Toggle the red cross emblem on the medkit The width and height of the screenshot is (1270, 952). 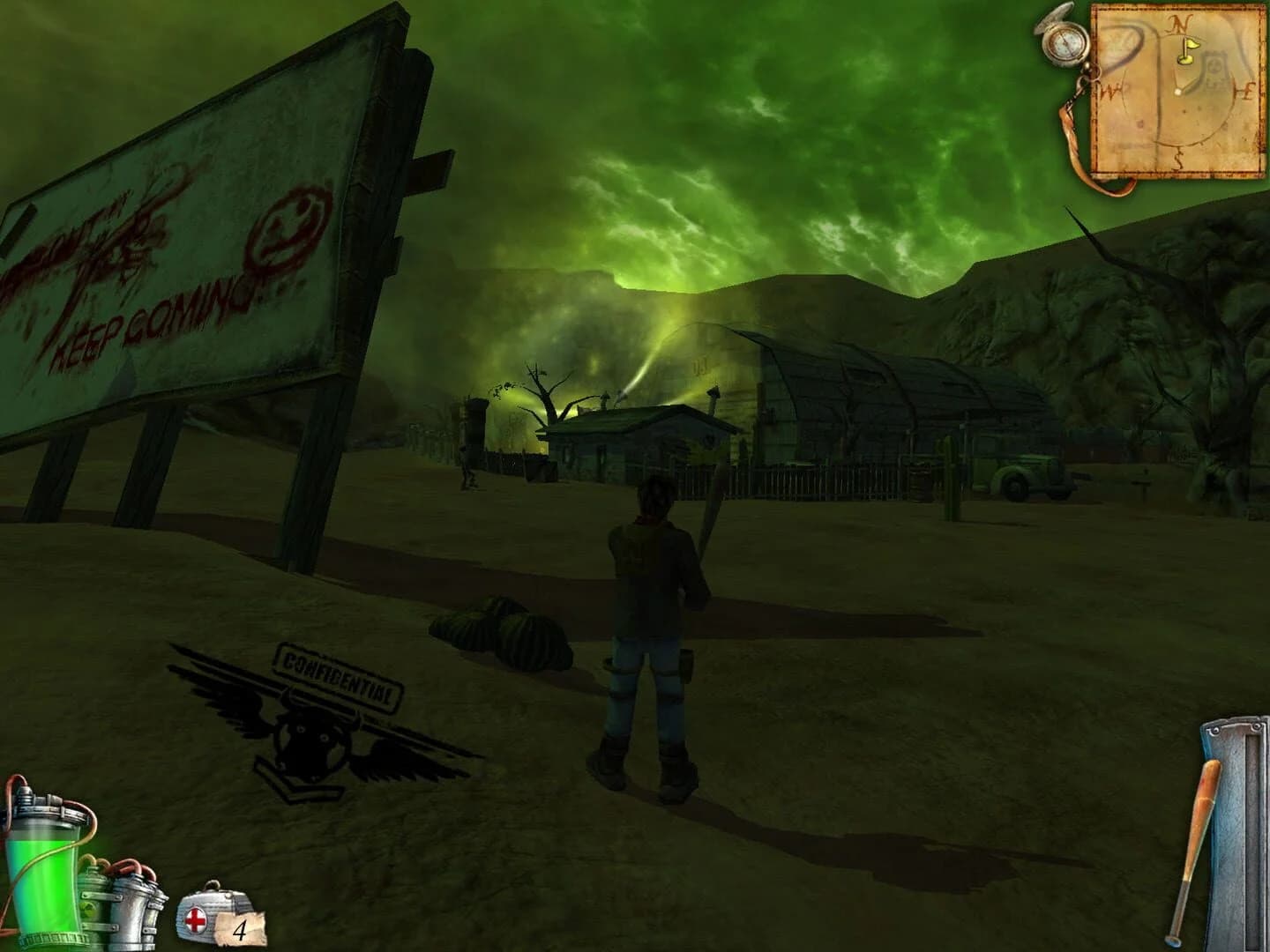(x=196, y=920)
